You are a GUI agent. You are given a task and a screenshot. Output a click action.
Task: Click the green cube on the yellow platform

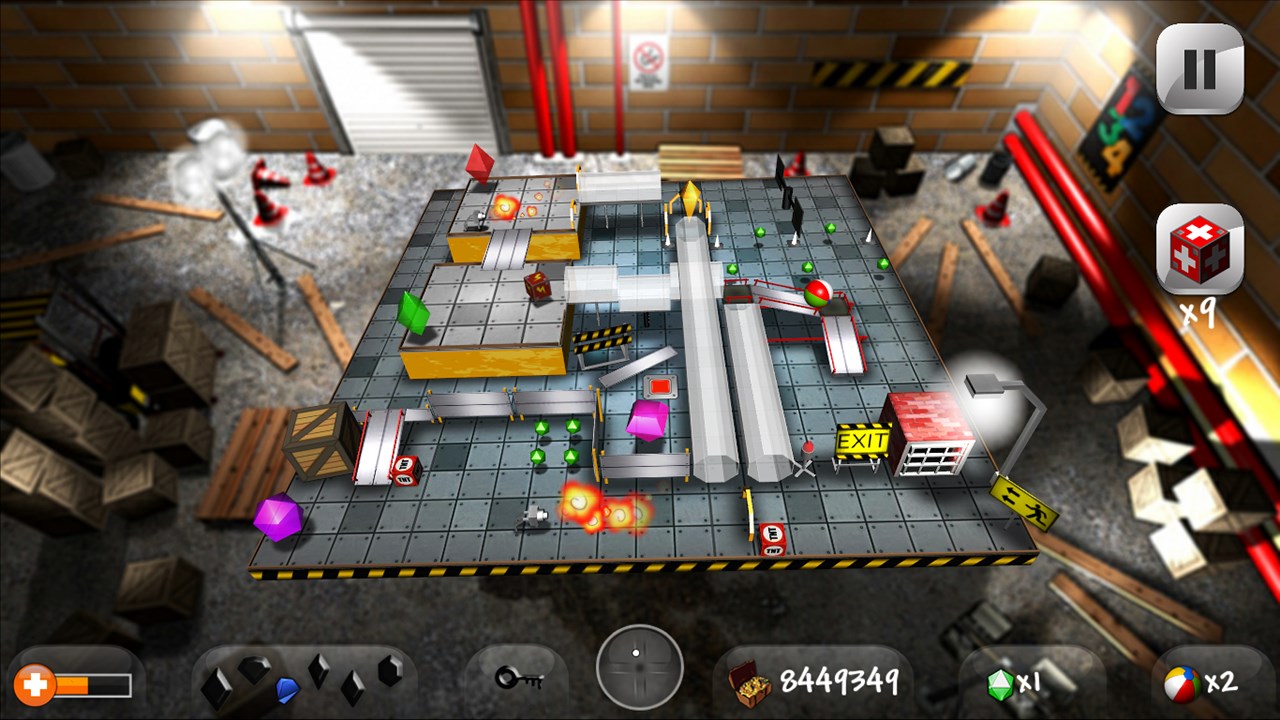(x=413, y=315)
